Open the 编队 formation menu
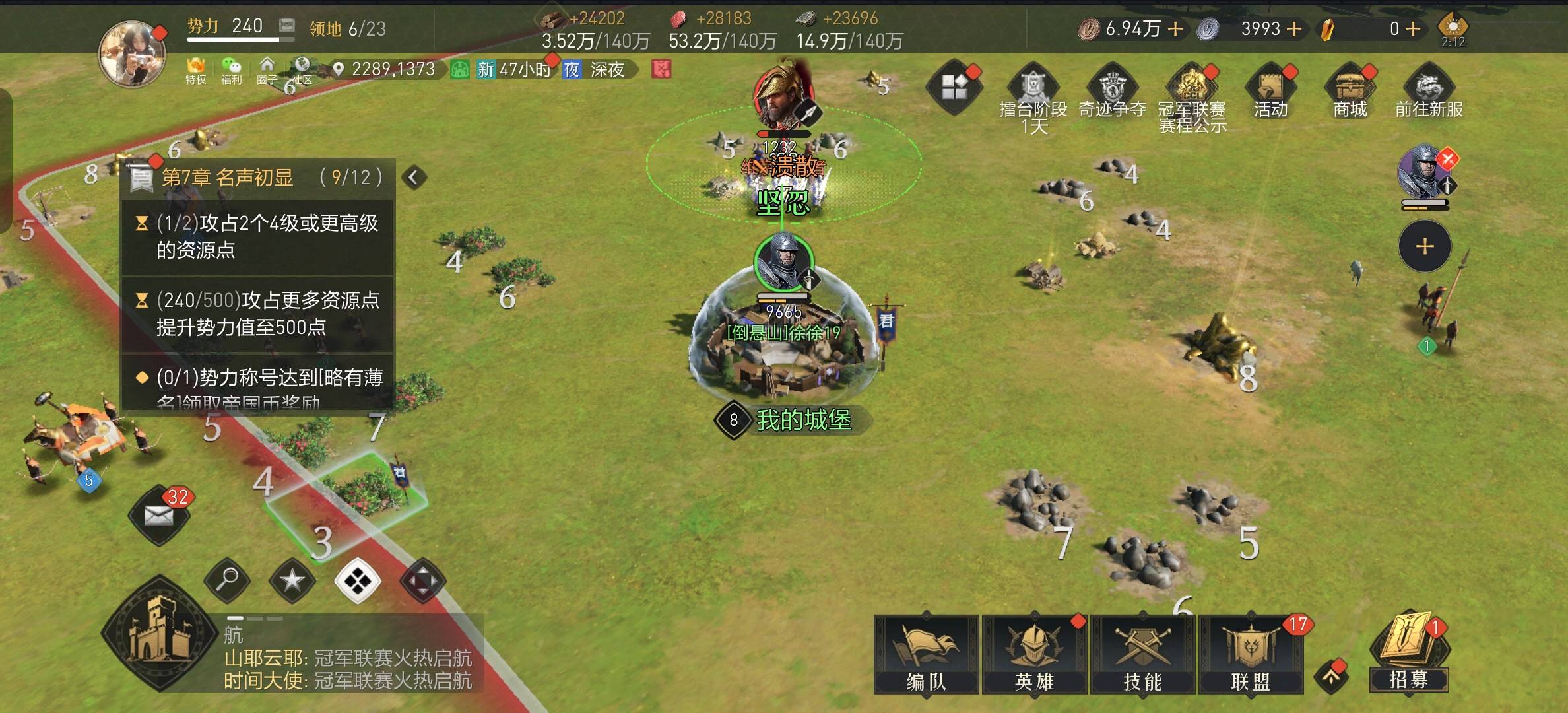The image size is (1568, 713). [x=926, y=655]
